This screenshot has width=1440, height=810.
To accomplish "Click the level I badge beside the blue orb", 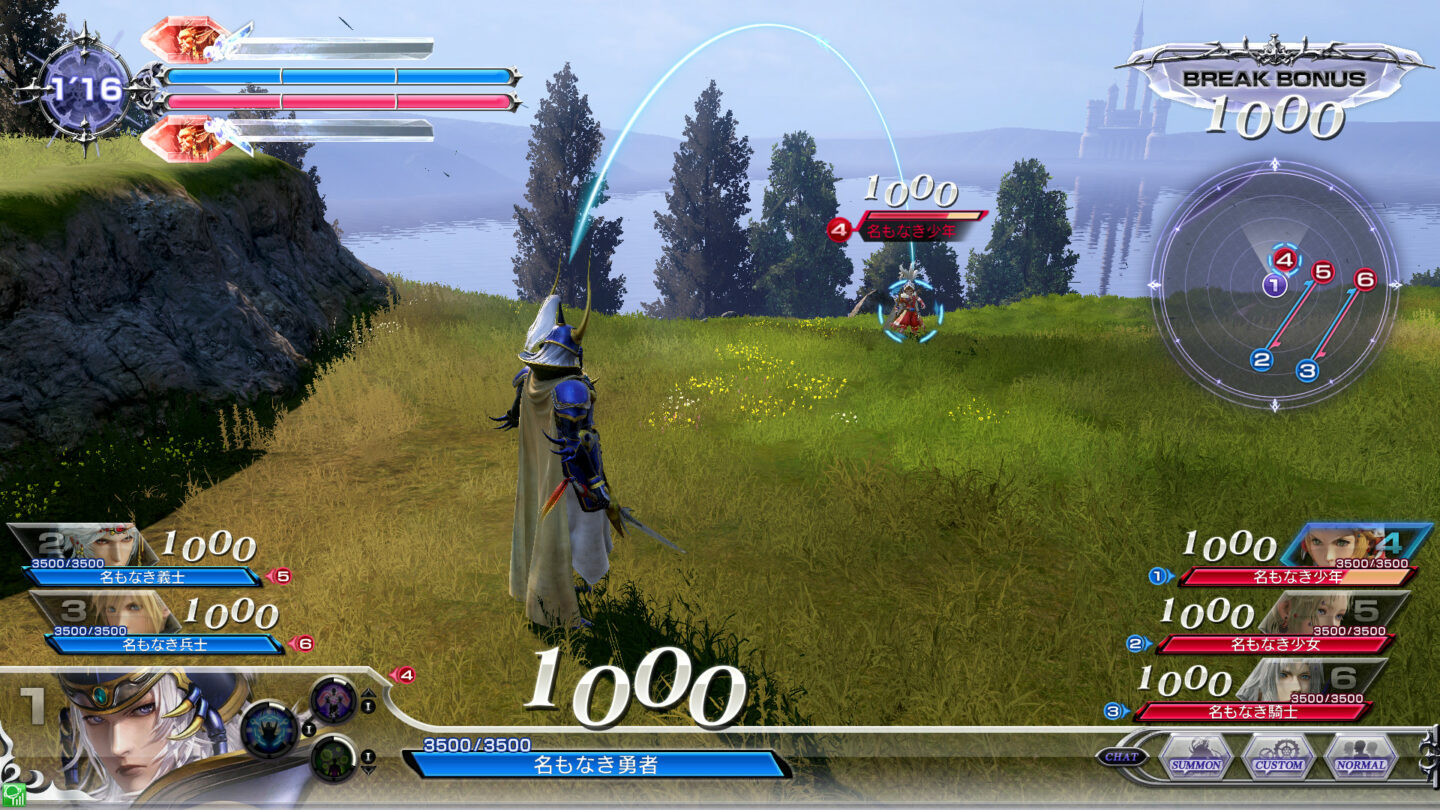I will pos(309,729).
